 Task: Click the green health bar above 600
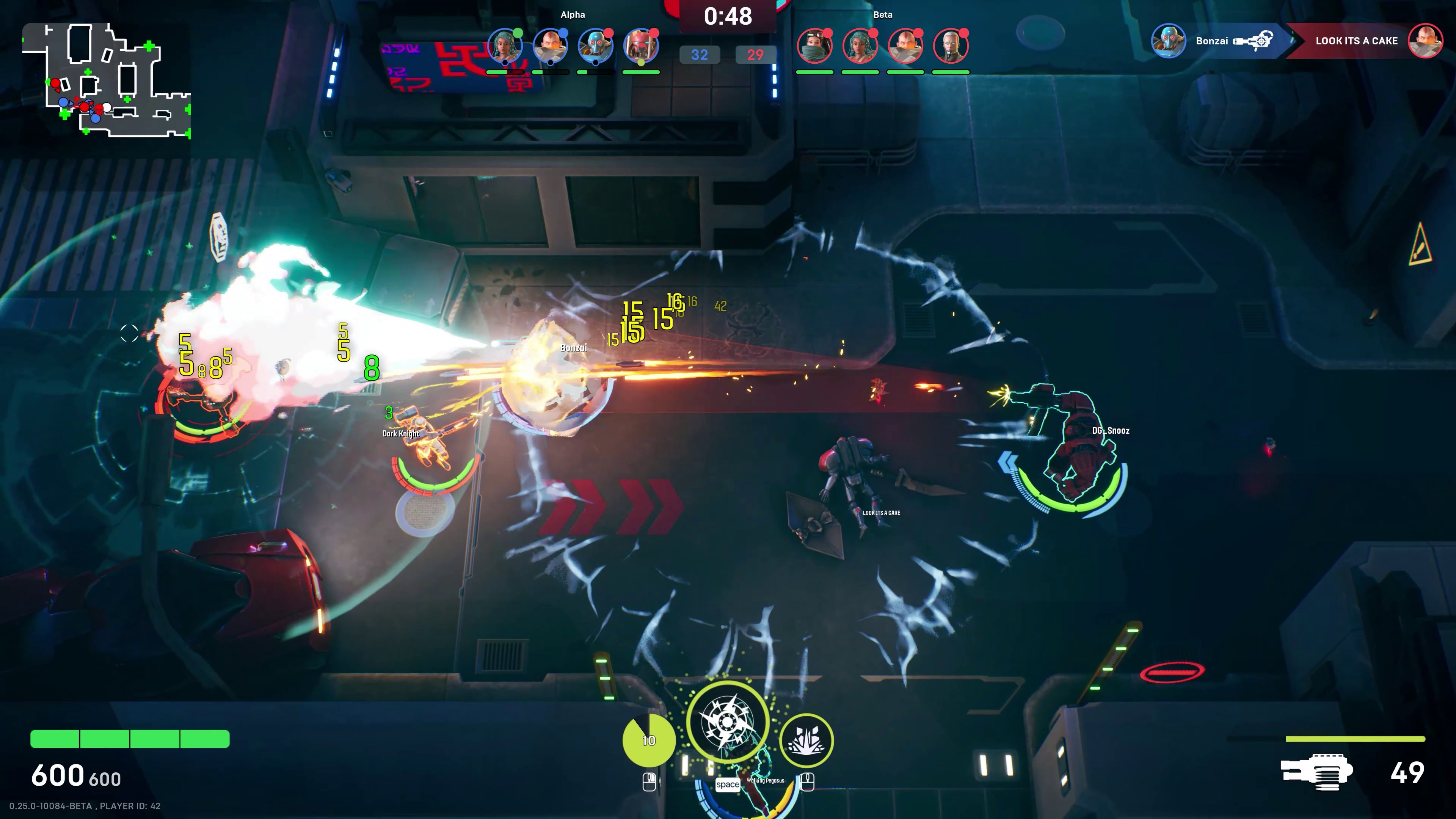130,738
